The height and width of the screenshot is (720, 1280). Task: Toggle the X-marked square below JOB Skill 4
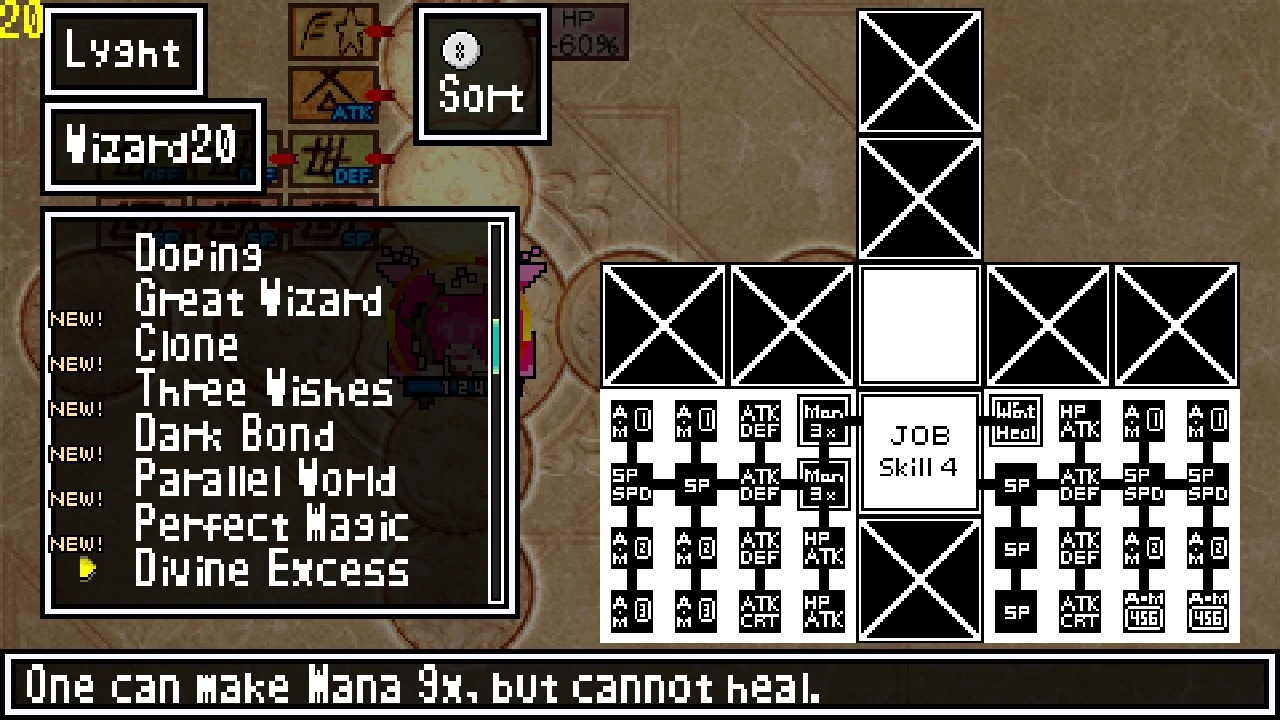pyautogui.click(x=918, y=578)
